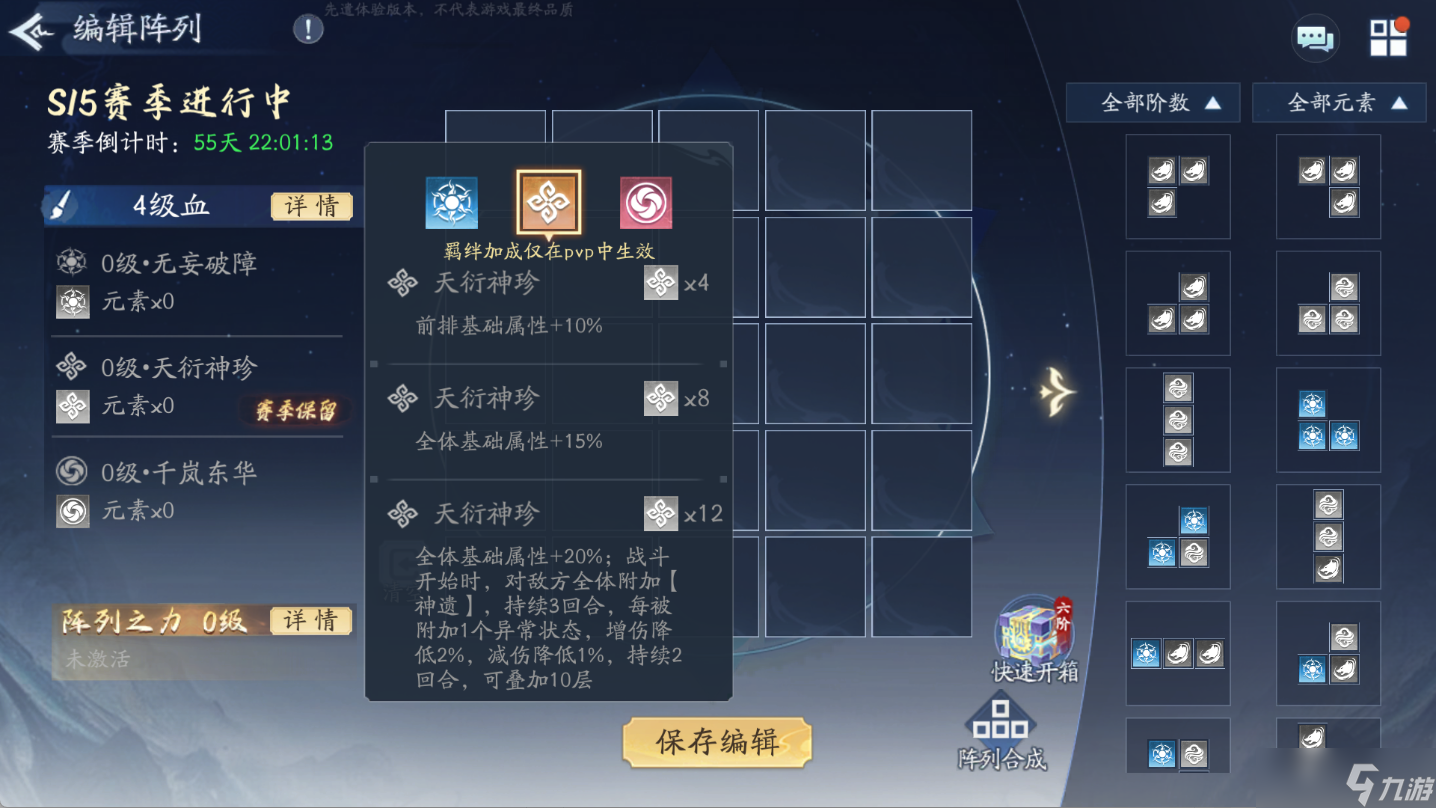Screen dimensions: 1436x808
Task: Click the blue element combo thumbnail in sidebar
Action: point(1328,420)
